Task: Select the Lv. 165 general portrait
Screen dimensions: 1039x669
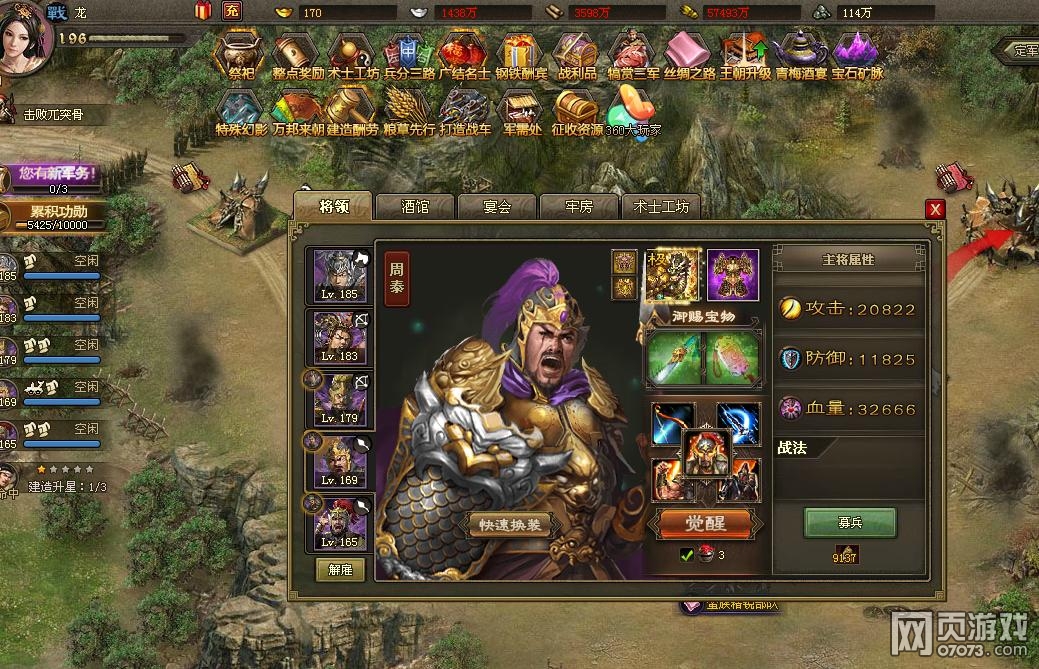Action: click(338, 523)
